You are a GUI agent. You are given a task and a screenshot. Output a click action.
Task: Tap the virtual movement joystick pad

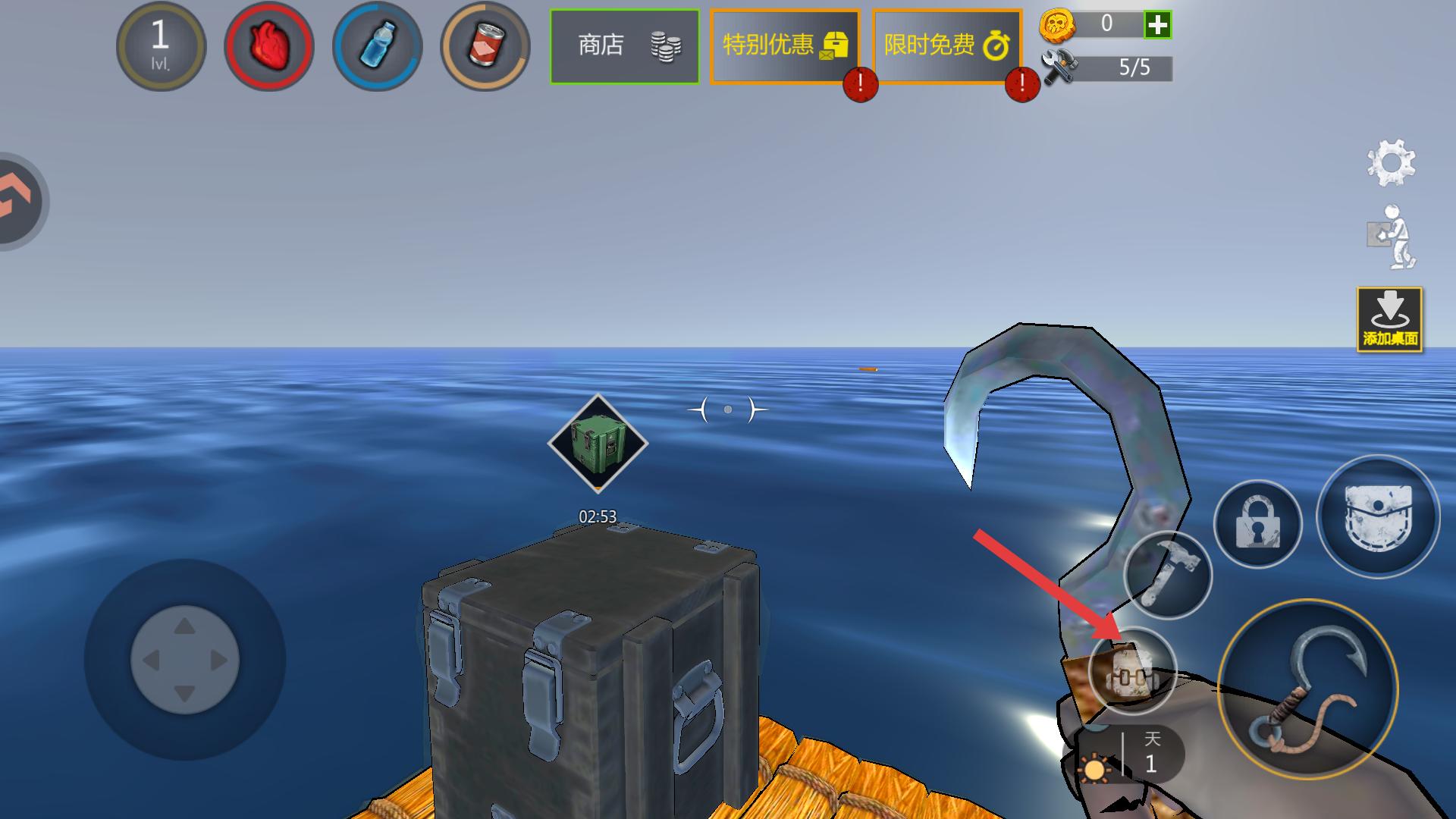coord(185,660)
